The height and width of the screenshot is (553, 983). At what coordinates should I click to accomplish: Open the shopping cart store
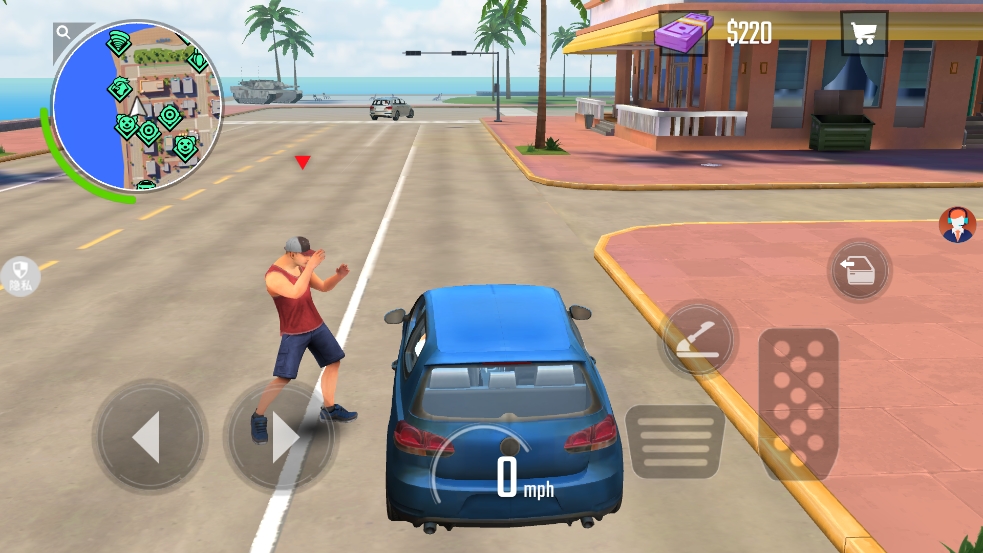[863, 33]
